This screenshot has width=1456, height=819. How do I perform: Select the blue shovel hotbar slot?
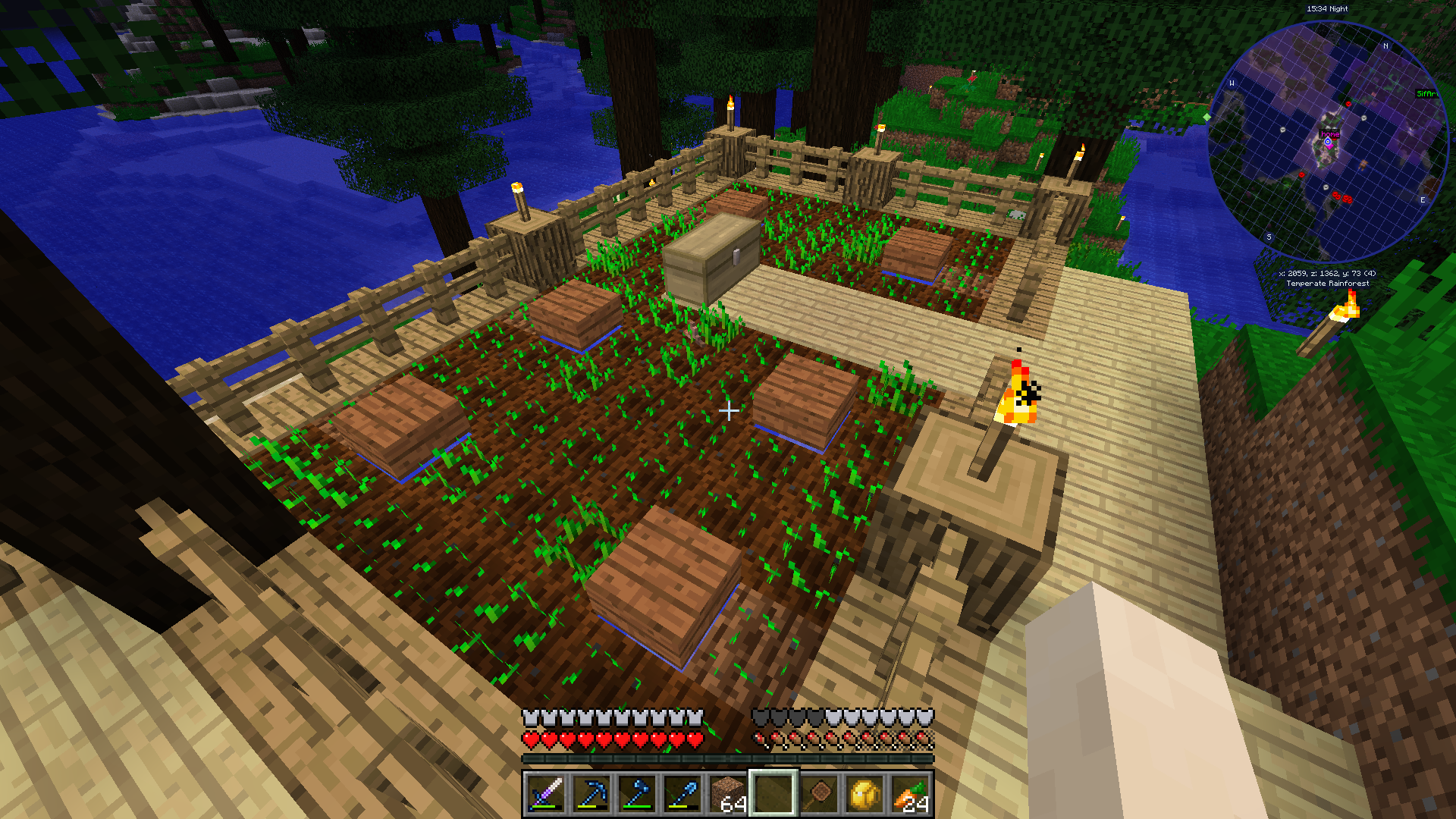click(682, 794)
